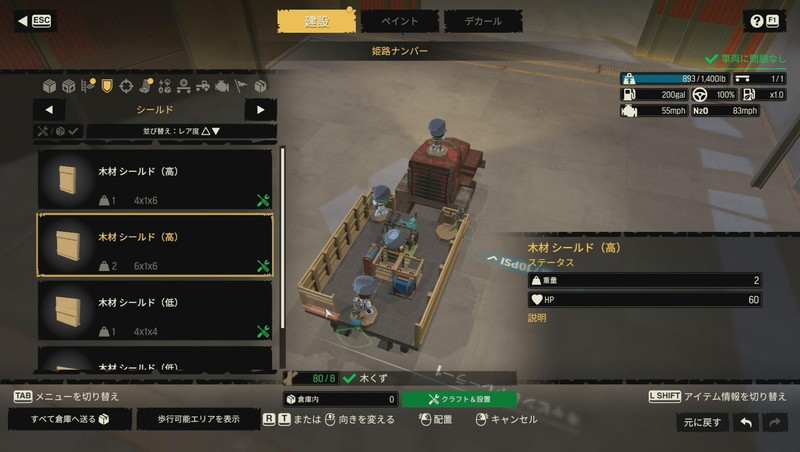The width and height of the screenshot is (800, 452).
Task: Open help with the question mark button
Action: tap(764, 21)
